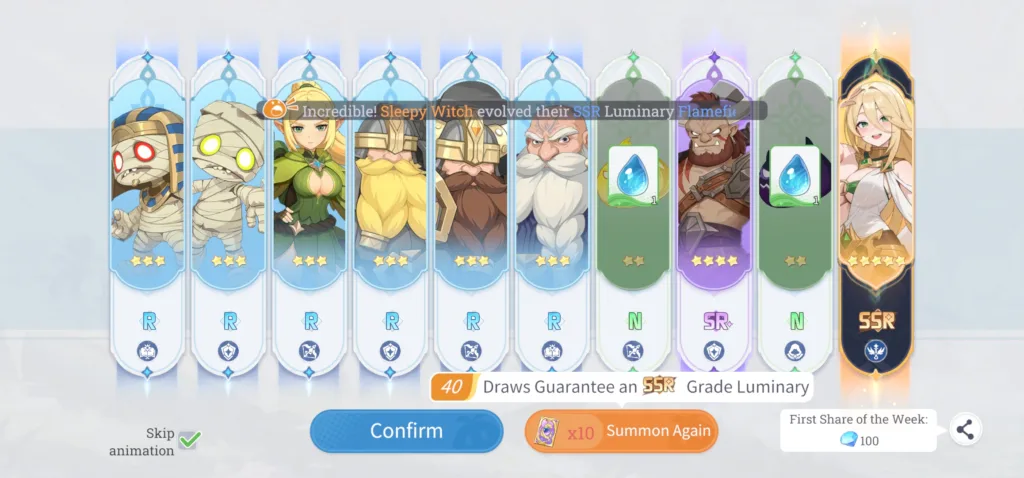Toggle the Skip animation checkbox
1024x478 pixels.
click(190, 438)
